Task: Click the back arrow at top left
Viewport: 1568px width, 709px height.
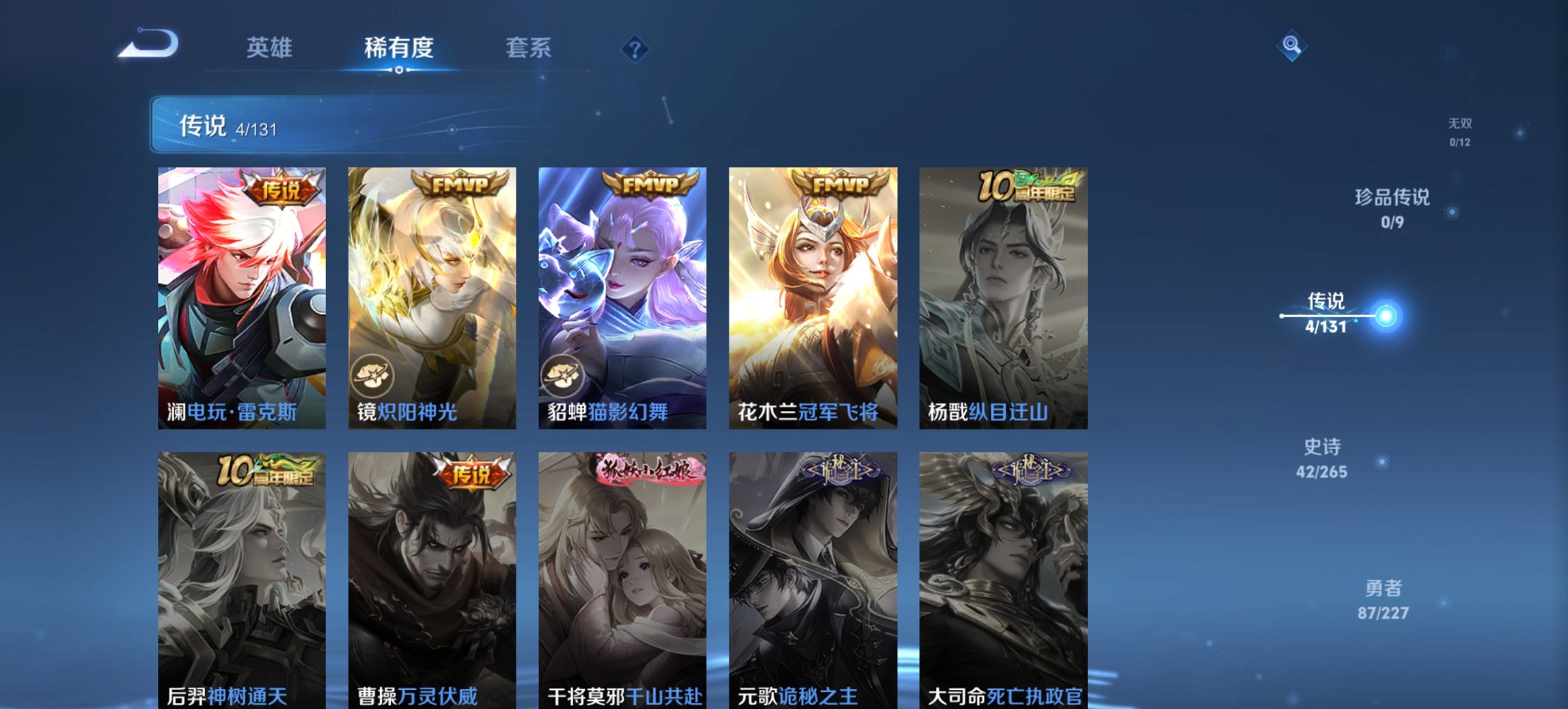Action: (x=147, y=43)
